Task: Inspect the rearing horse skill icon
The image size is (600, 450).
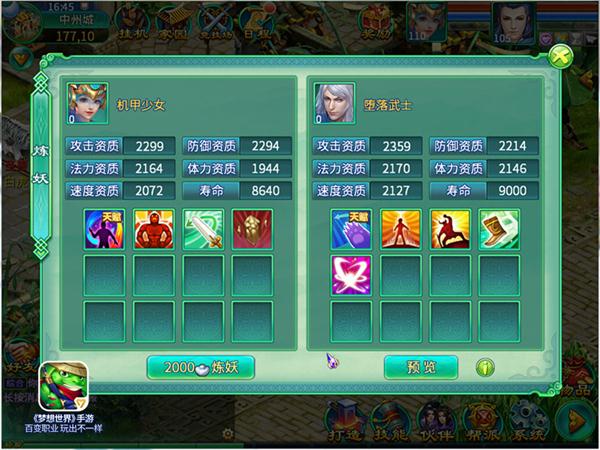Action: click(x=449, y=228)
